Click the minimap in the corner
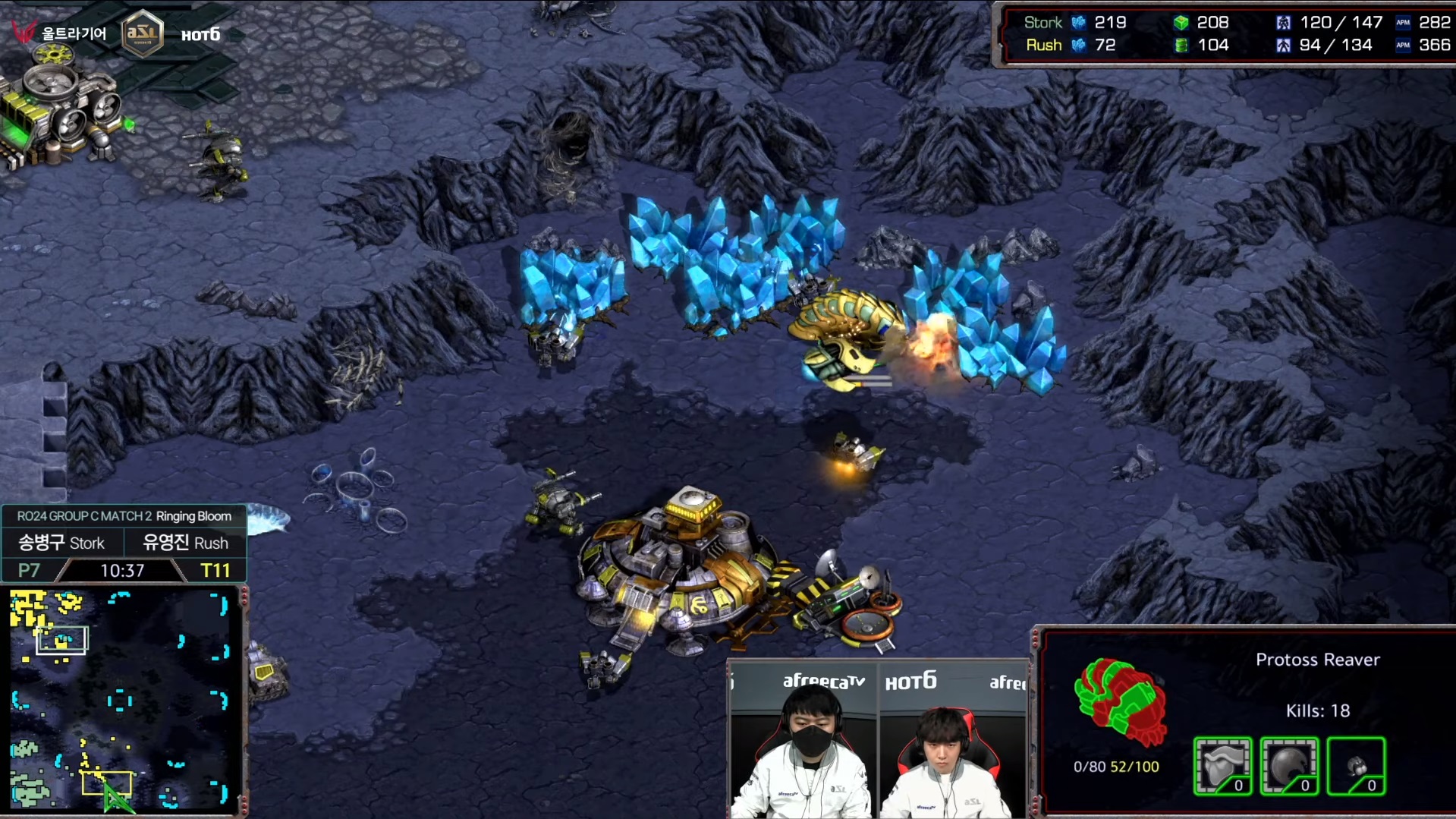Viewport: 1456px width, 819px height. point(120,699)
